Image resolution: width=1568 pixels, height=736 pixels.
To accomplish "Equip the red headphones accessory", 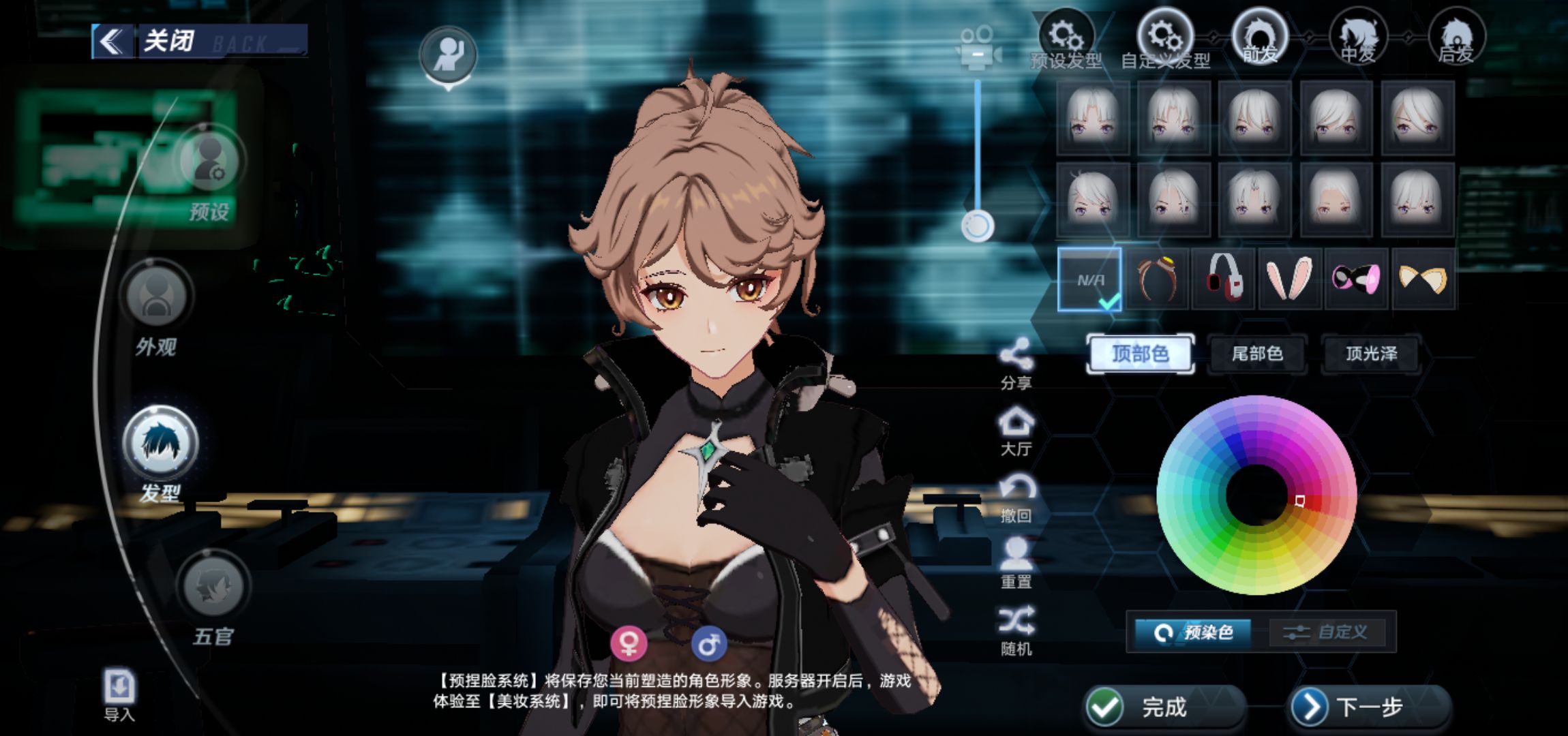I will (x=1223, y=279).
